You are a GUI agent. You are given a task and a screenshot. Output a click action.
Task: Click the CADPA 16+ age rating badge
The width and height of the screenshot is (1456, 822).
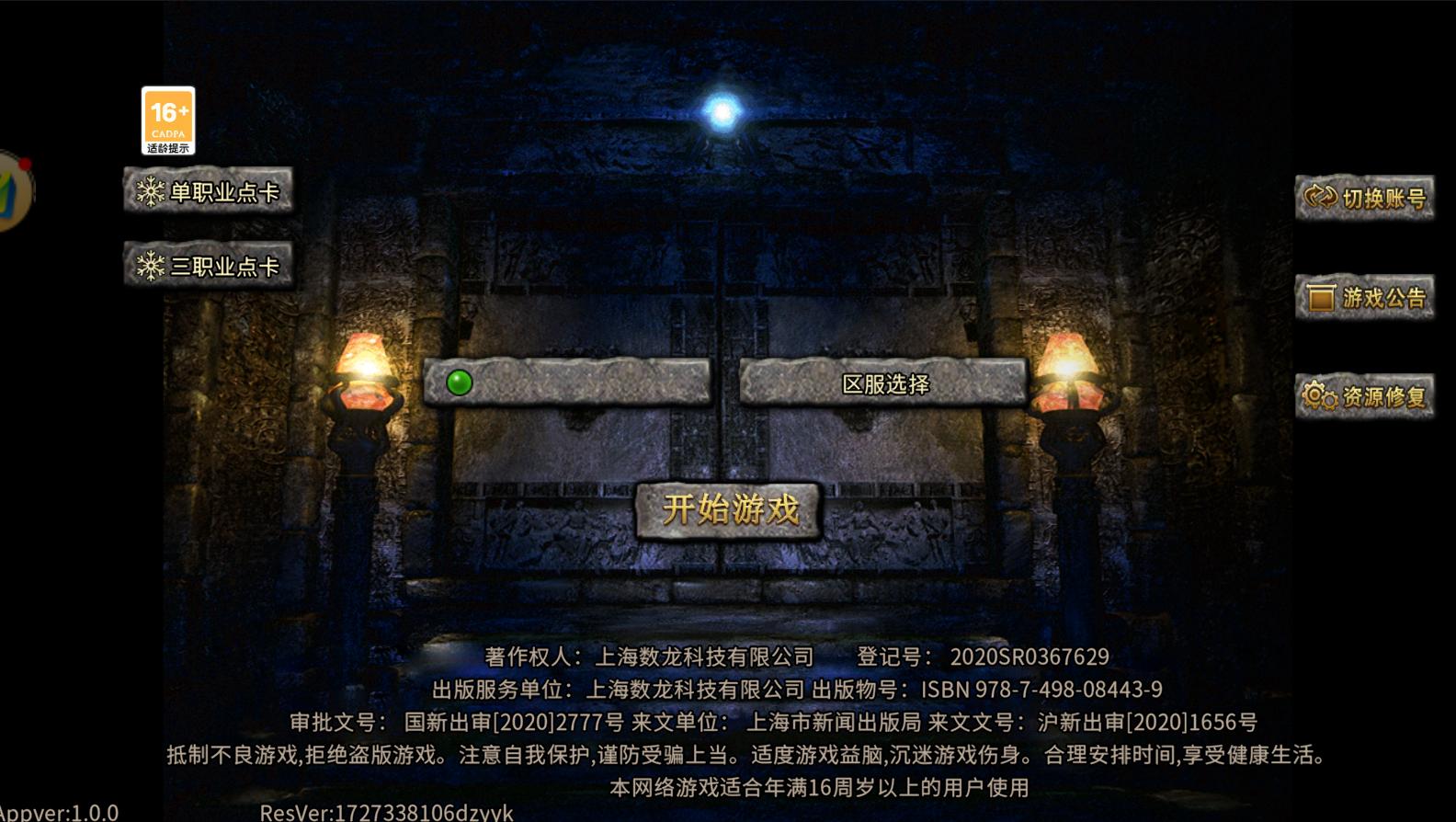(167, 118)
